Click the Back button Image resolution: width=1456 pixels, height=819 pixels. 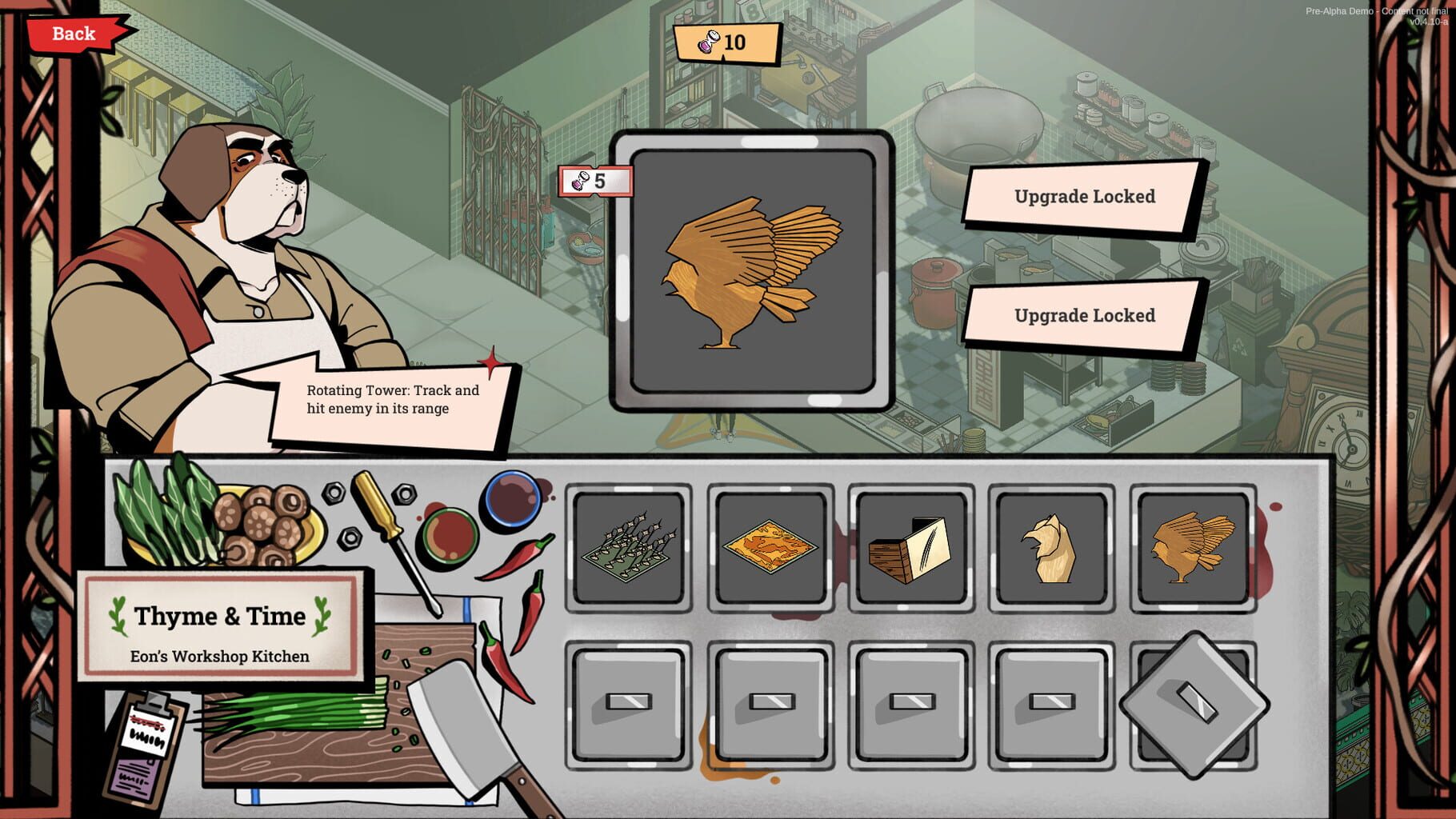coord(72,33)
